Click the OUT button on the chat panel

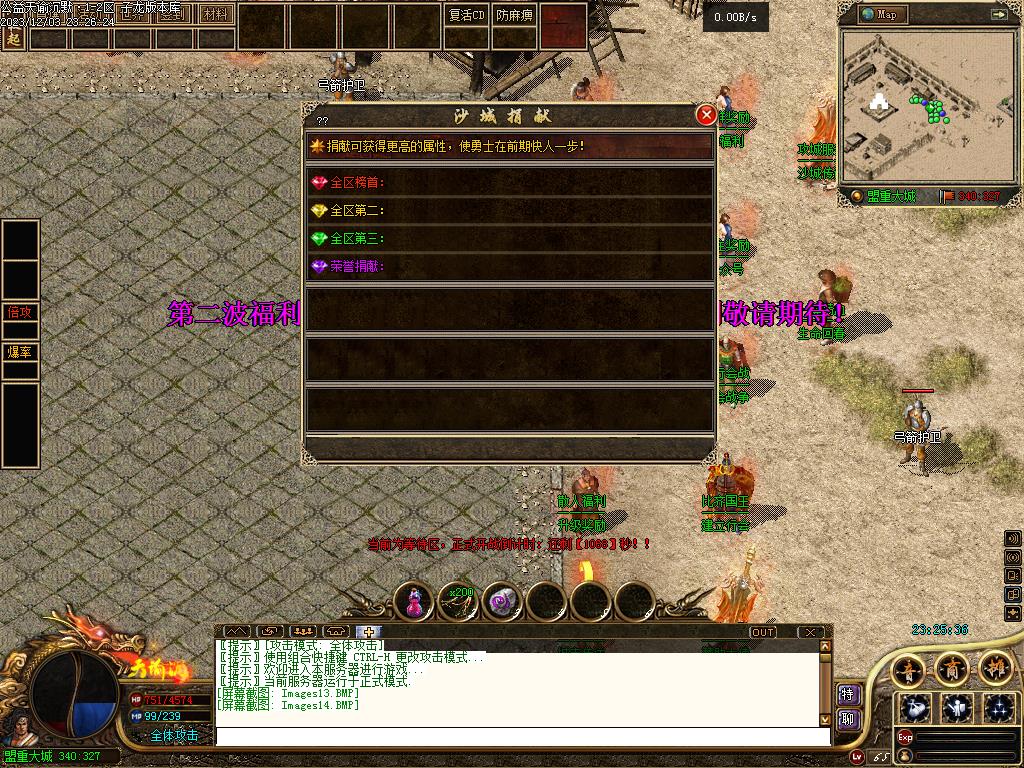click(x=763, y=632)
